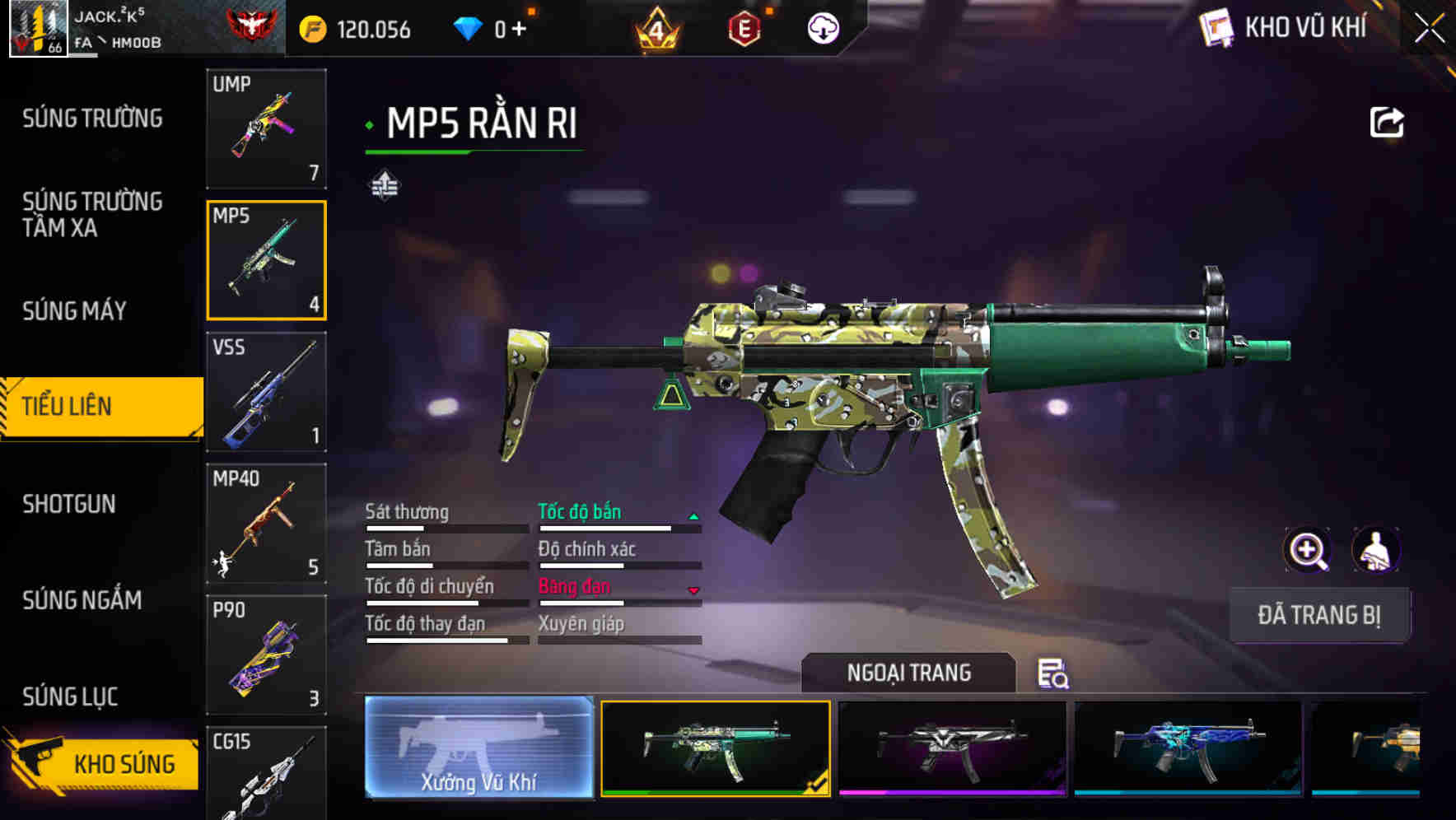Image resolution: width=1456 pixels, height=820 pixels.
Task: Select the VSS weapon in the list
Action: (267, 394)
